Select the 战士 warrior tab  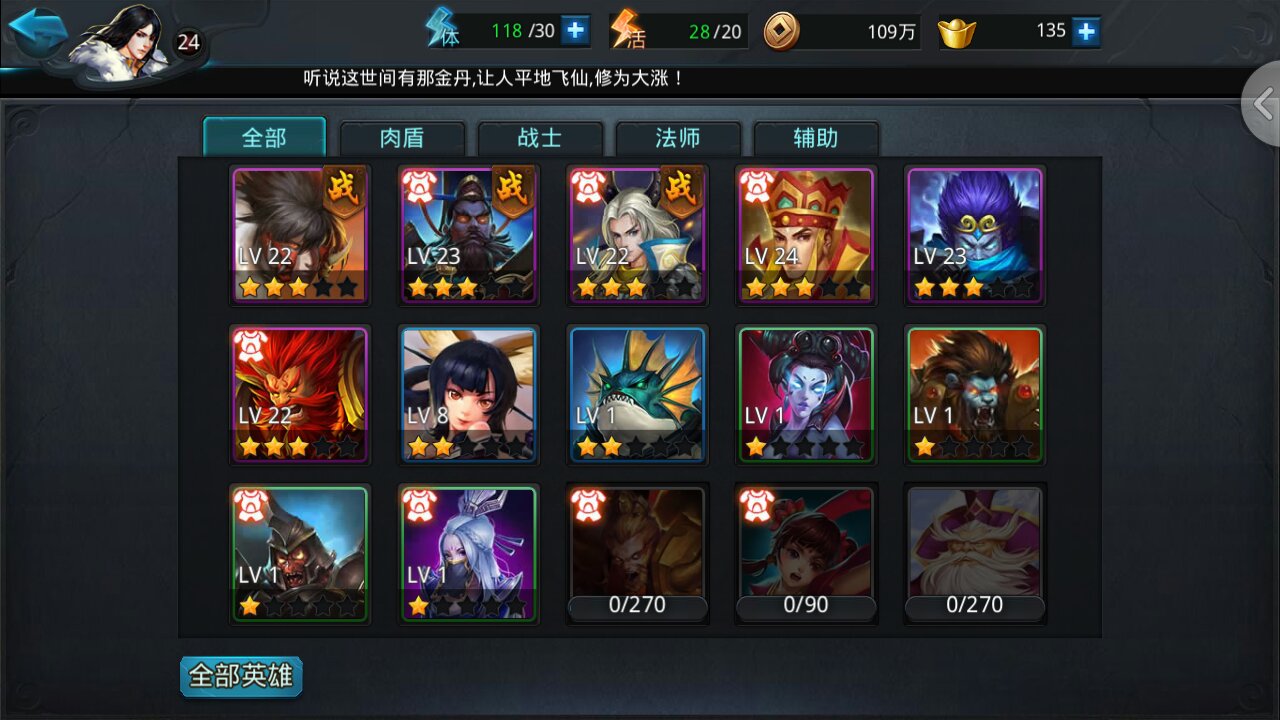point(540,139)
